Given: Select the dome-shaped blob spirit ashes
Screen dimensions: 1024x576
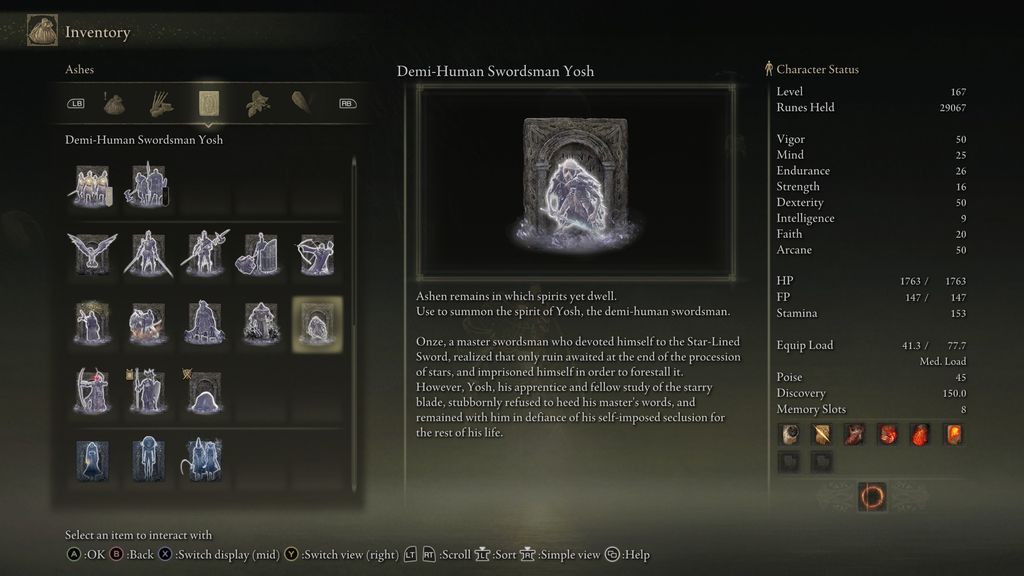Looking at the screenshot, I should [204, 391].
